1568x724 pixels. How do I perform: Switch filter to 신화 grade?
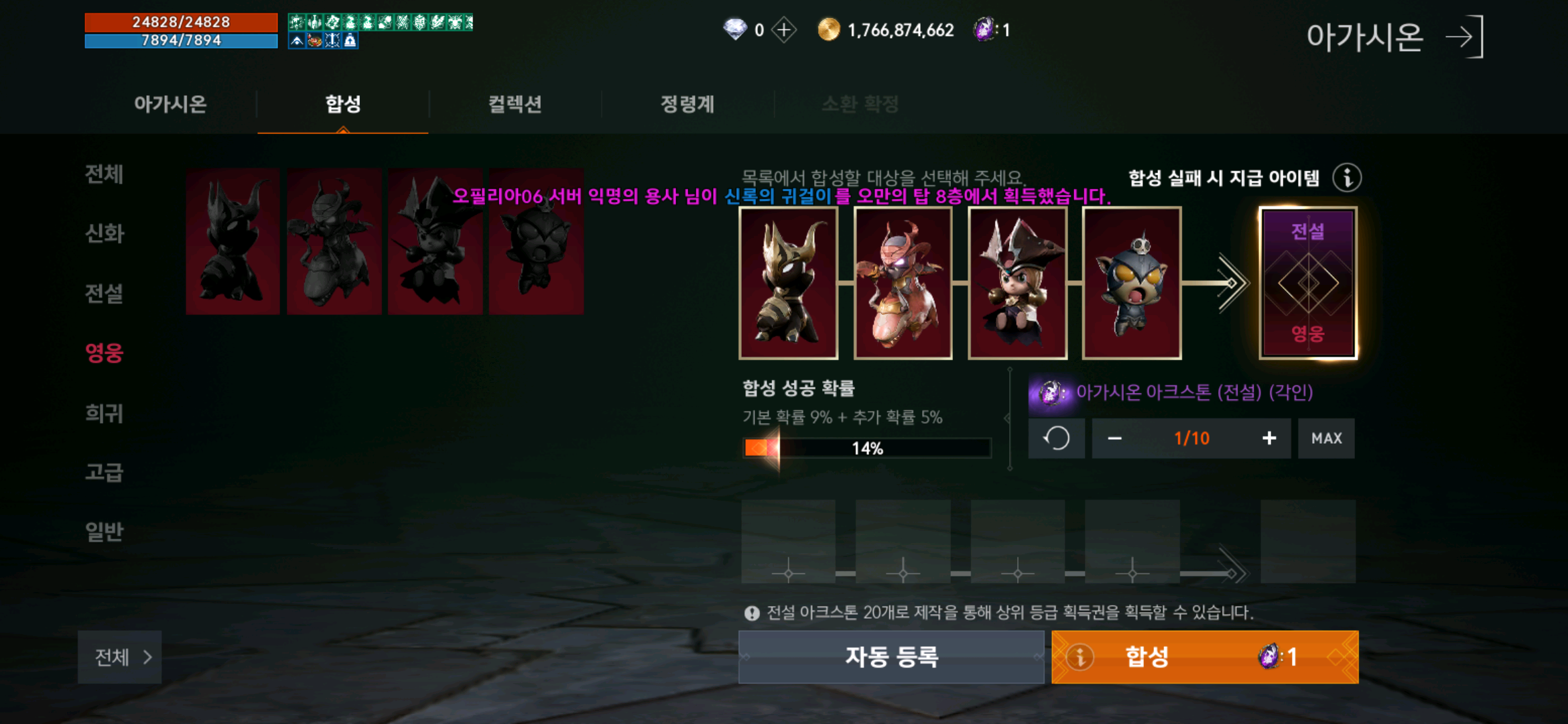click(105, 234)
